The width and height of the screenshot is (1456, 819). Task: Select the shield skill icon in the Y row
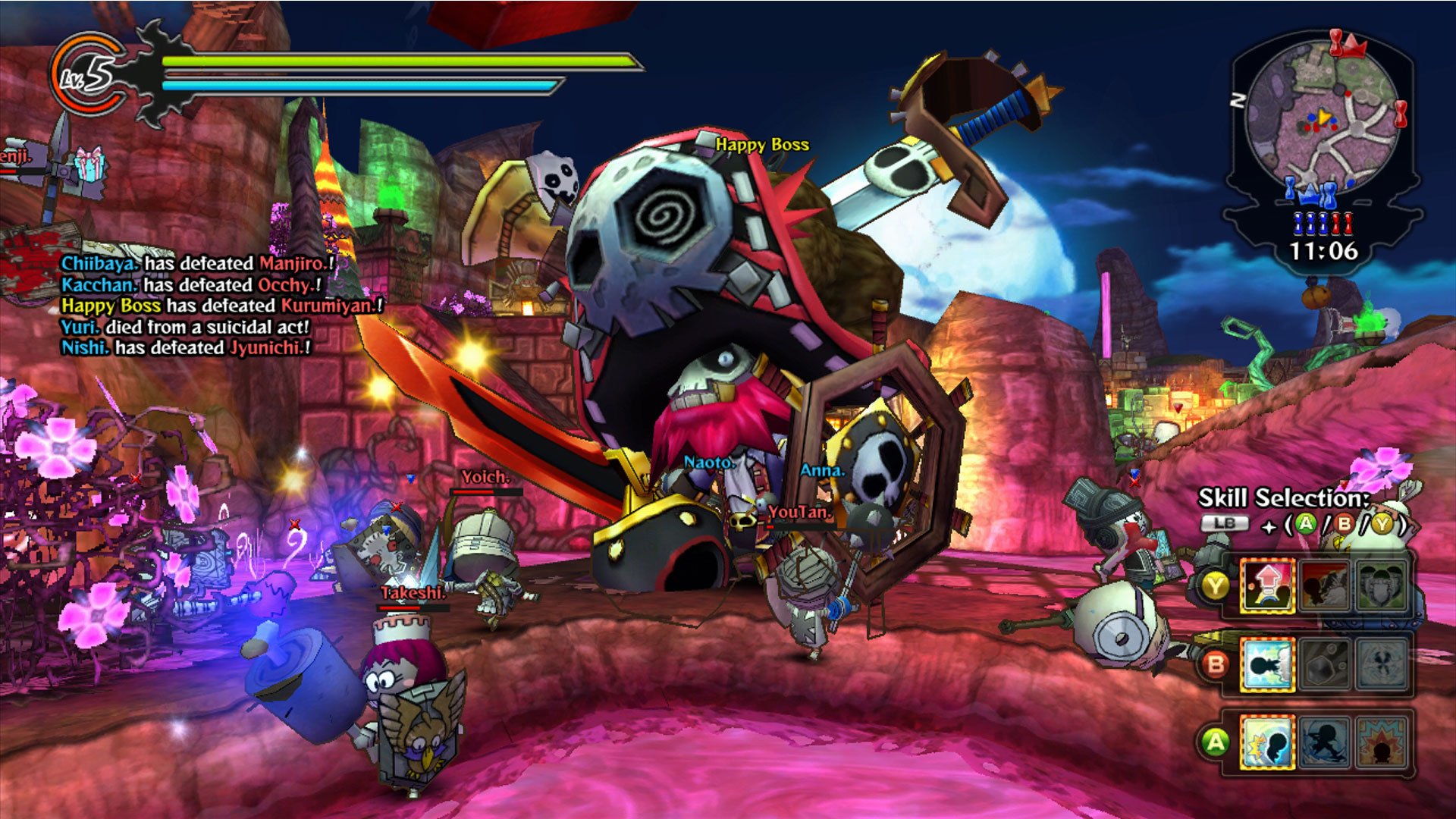pos(1382,586)
